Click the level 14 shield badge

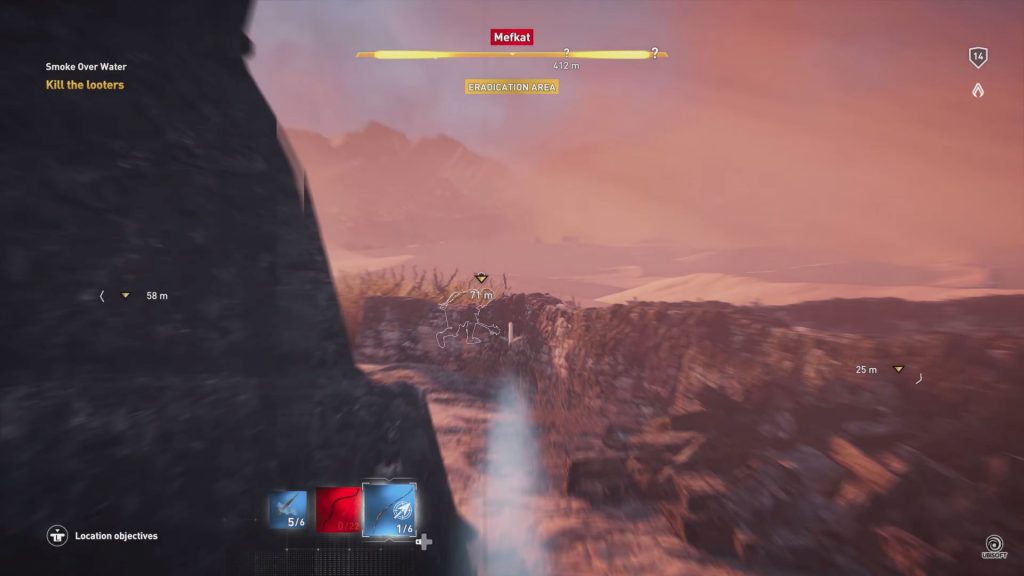(978, 58)
